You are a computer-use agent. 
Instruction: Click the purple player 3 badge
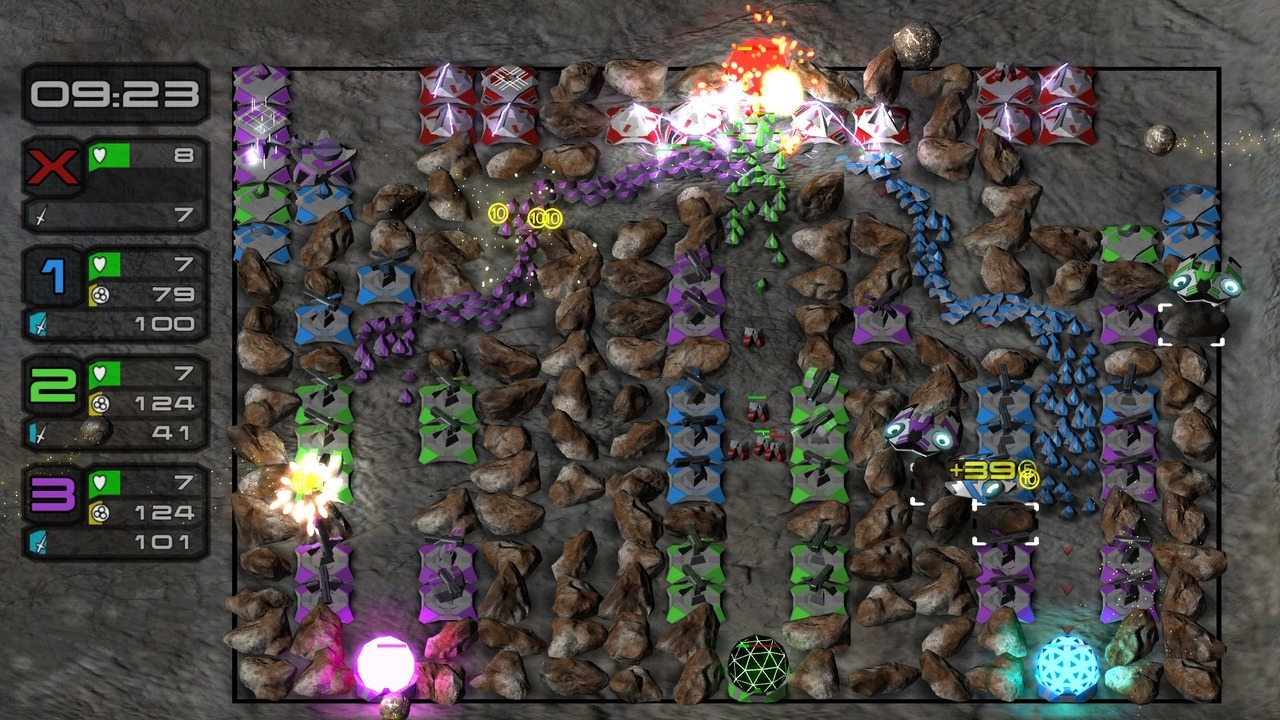53,494
